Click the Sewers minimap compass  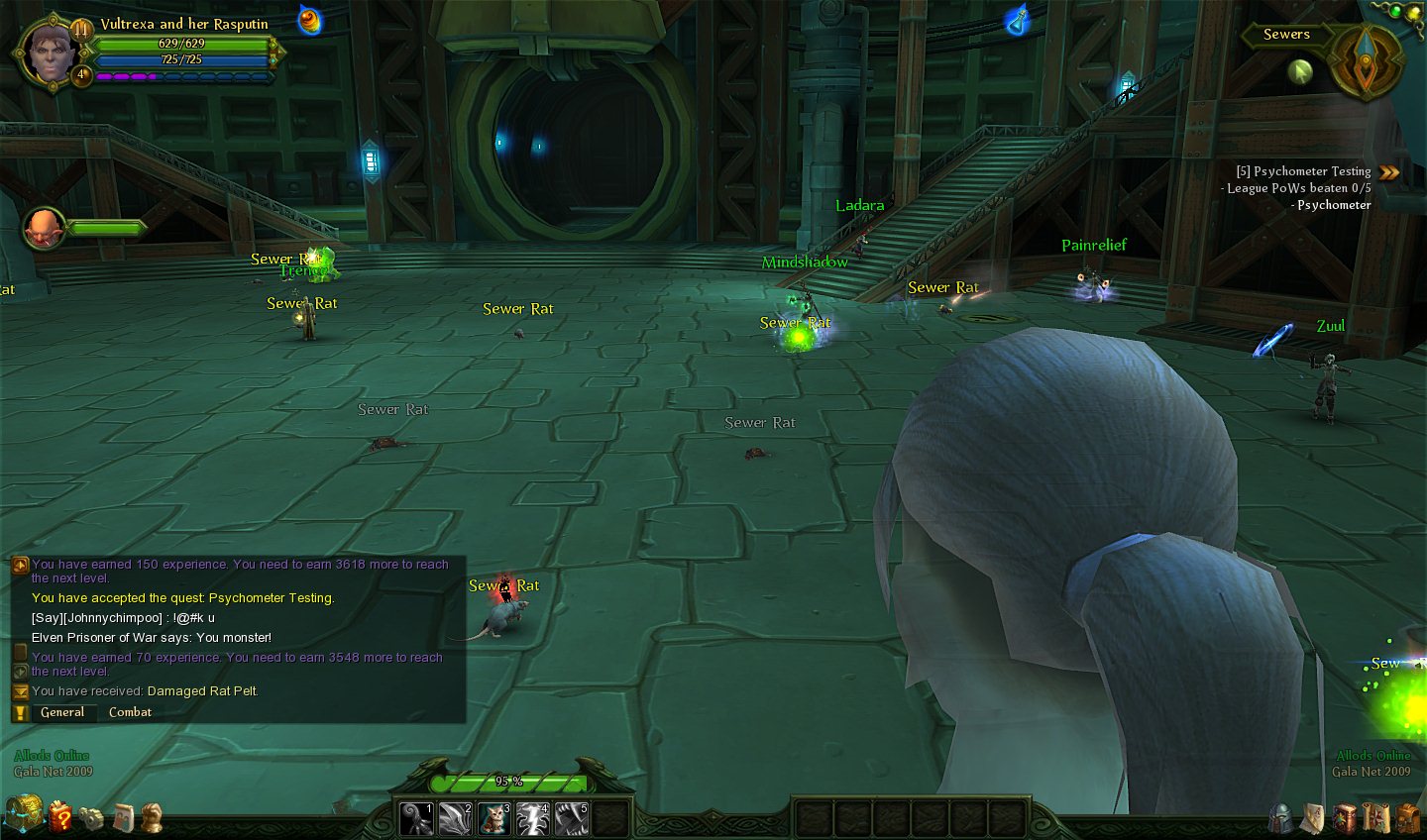(1366, 61)
